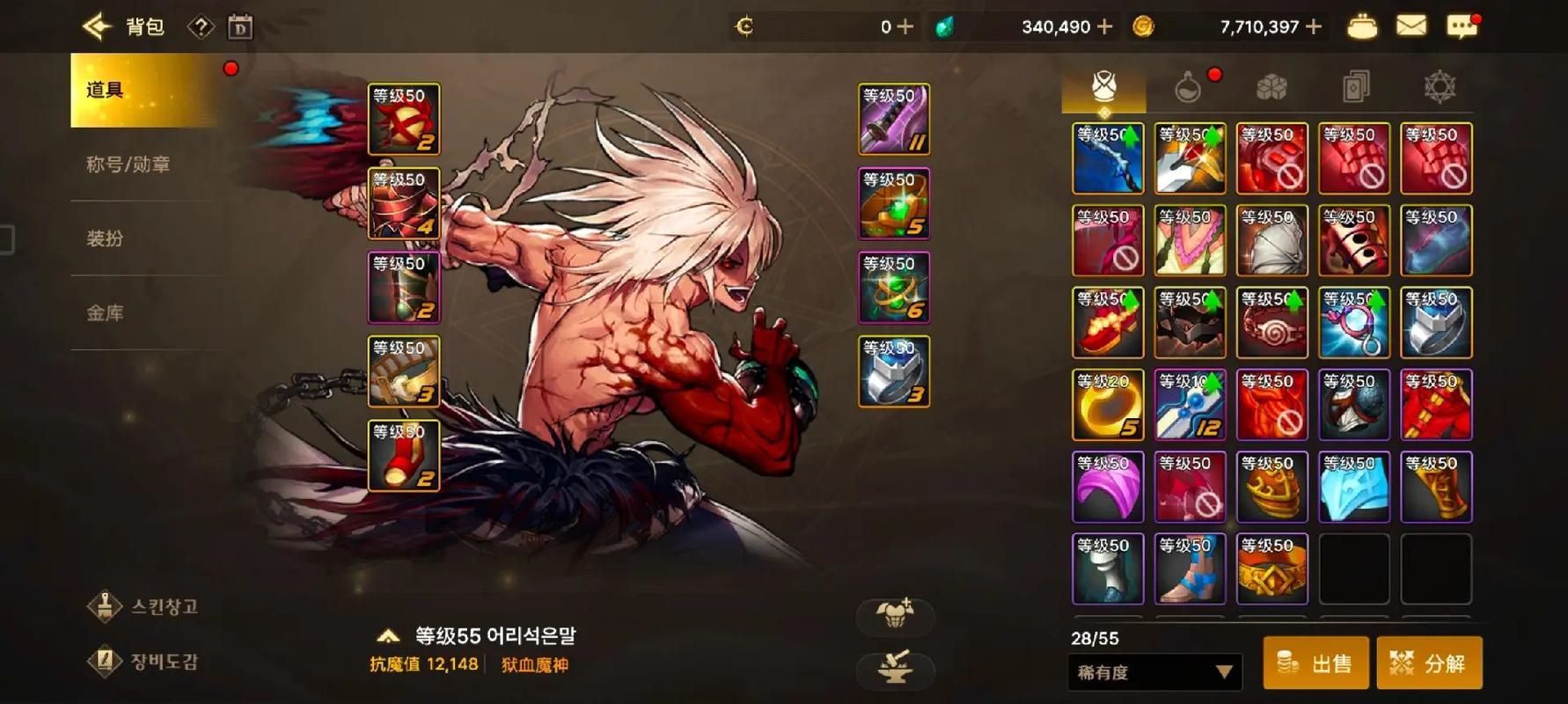Open the chat messages icon with red notification
The width and height of the screenshot is (1568, 704).
[1463, 27]
